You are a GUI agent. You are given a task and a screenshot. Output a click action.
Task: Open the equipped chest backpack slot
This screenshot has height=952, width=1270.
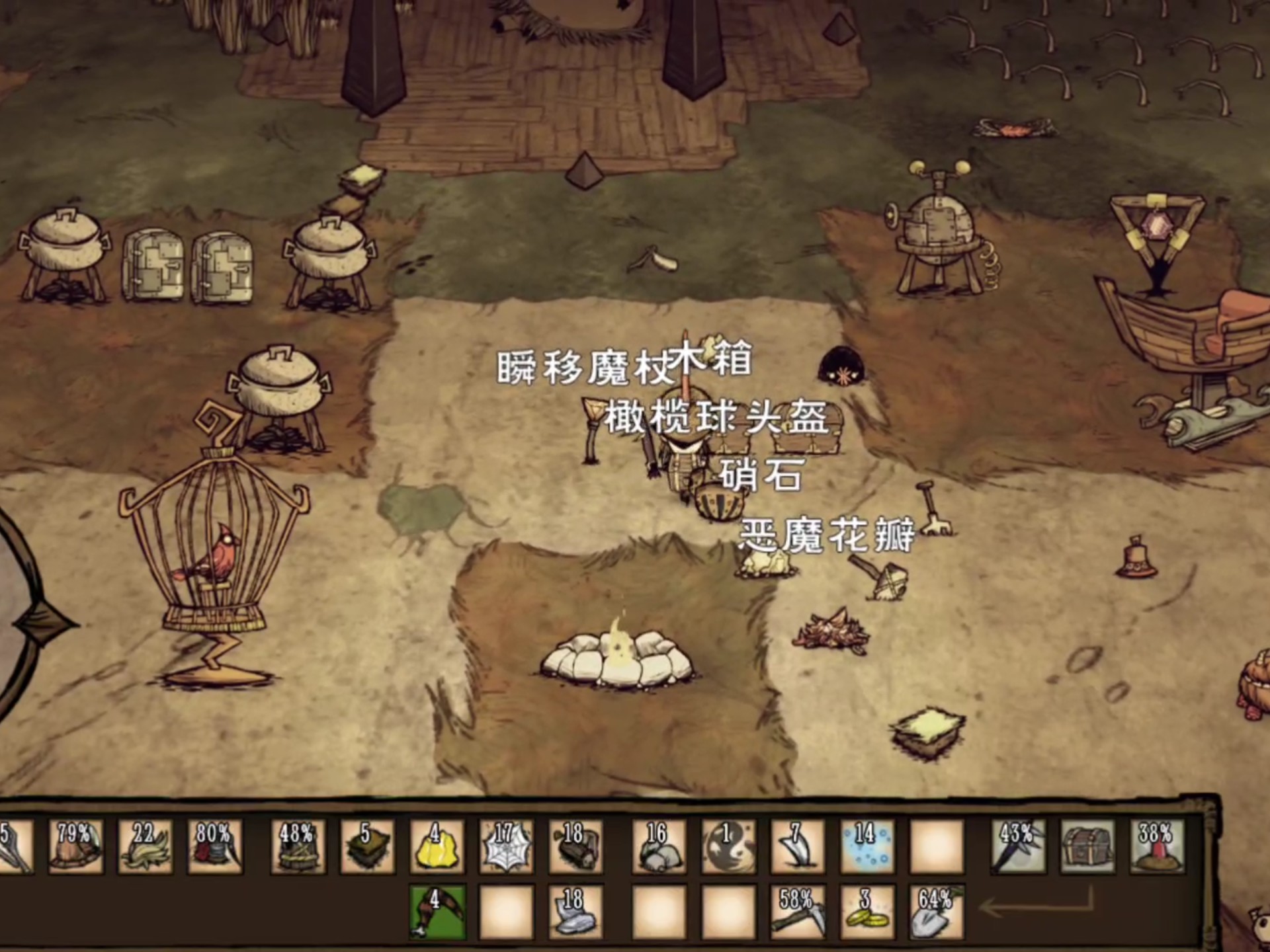tap(1088, 848)
